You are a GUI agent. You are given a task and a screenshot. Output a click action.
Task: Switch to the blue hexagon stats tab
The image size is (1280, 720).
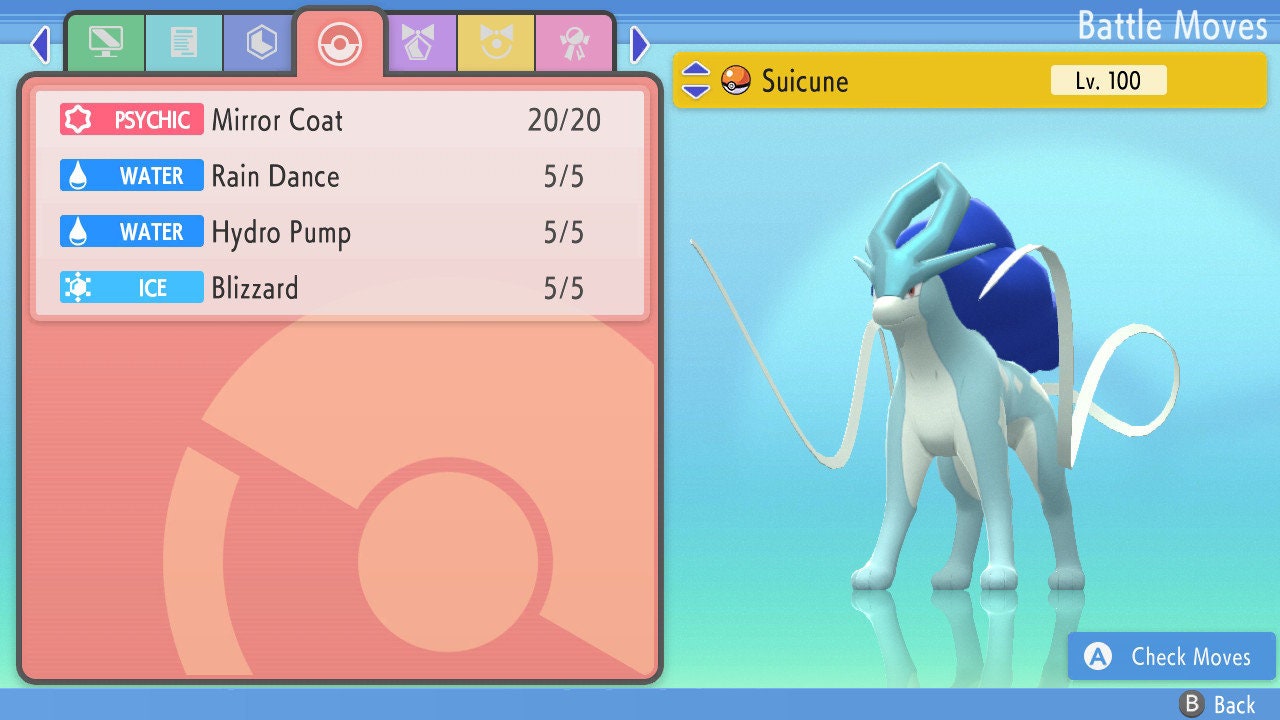pos(261,43)
